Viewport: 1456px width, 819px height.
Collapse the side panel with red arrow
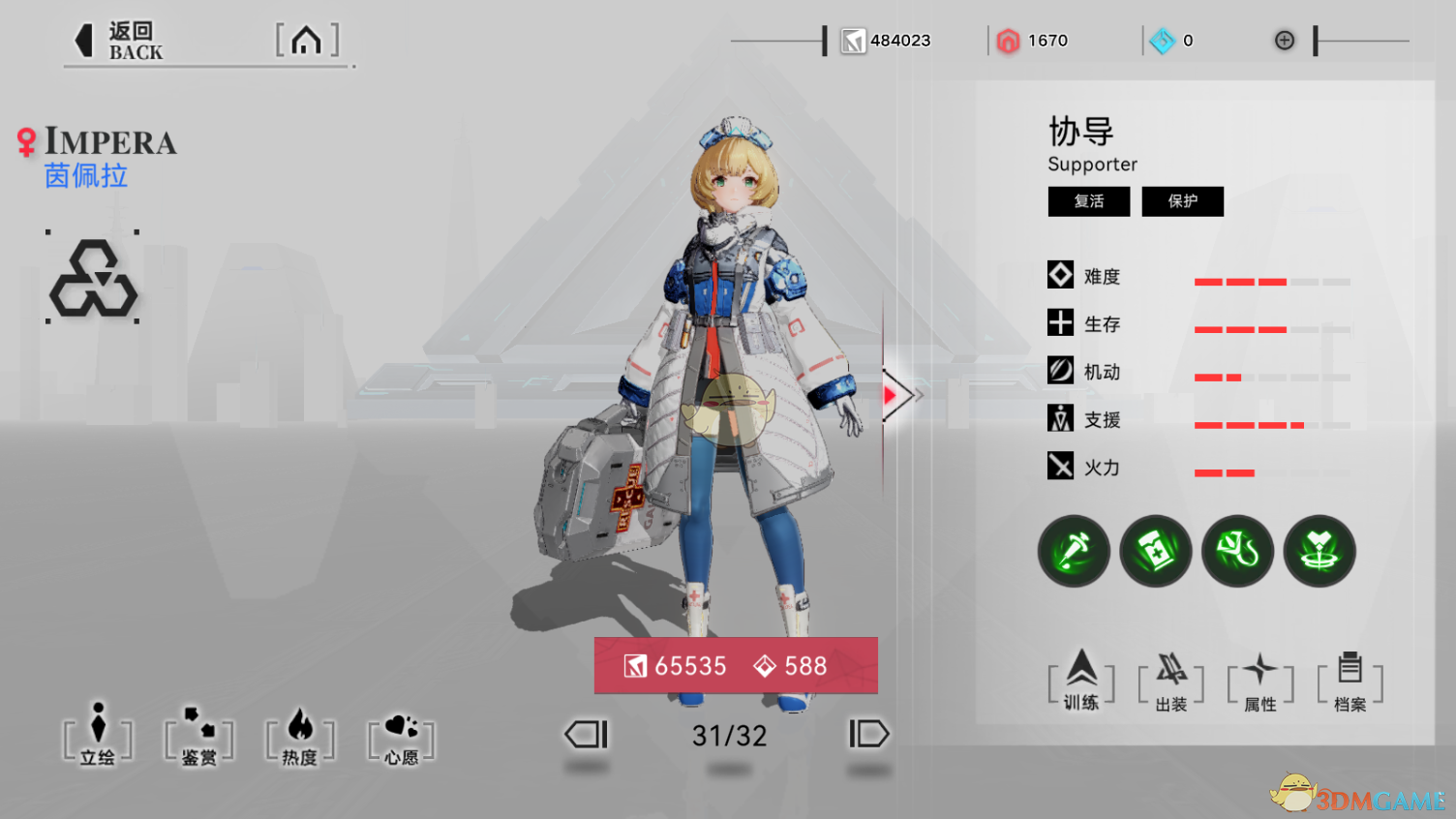tap(895, 395)
